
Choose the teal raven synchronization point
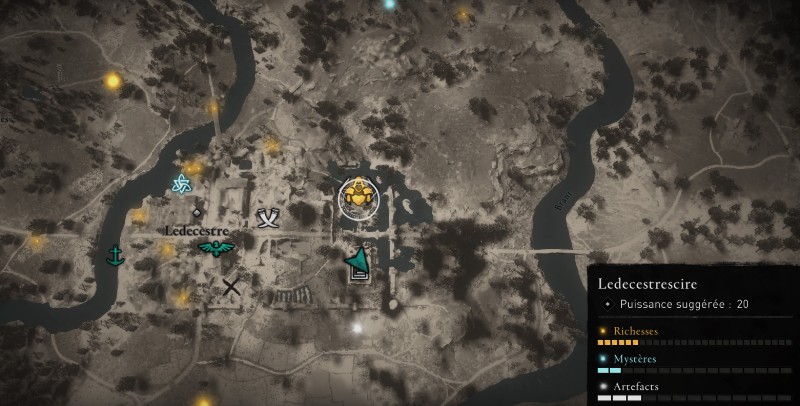click(214, 247)
